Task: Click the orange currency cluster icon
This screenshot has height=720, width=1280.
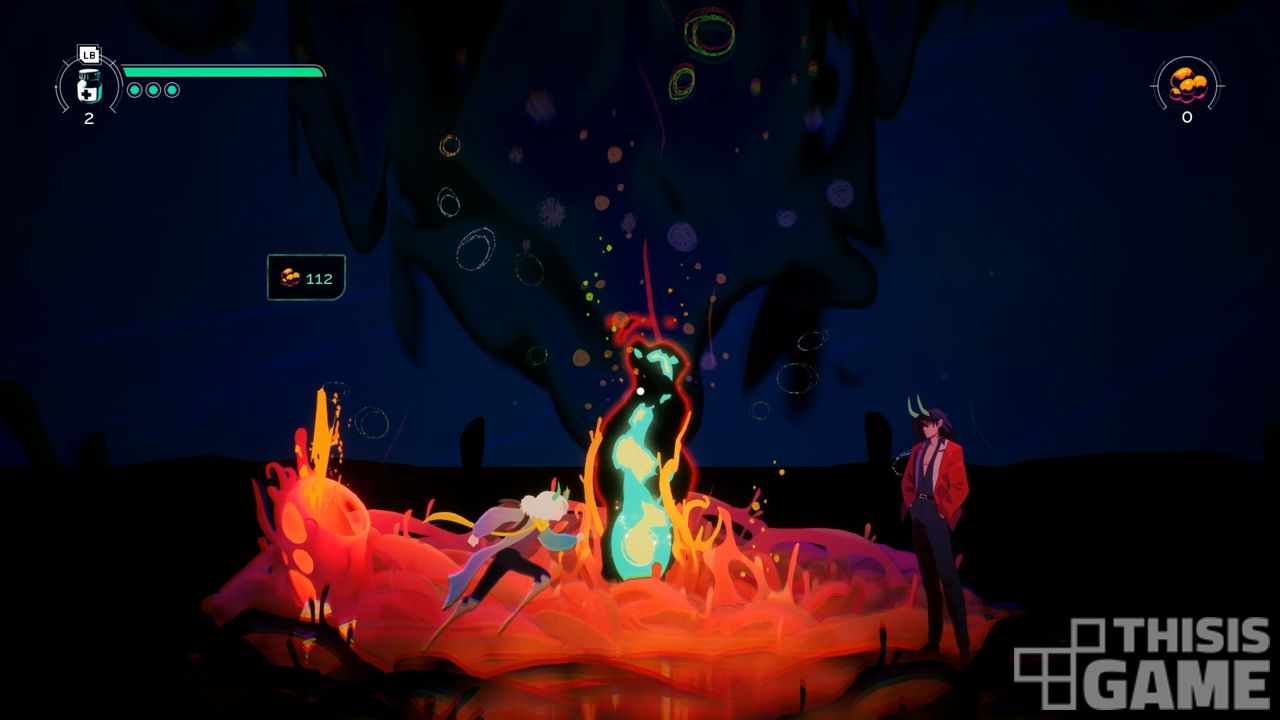Action: pyautogui.click(x=1187, y=84)
